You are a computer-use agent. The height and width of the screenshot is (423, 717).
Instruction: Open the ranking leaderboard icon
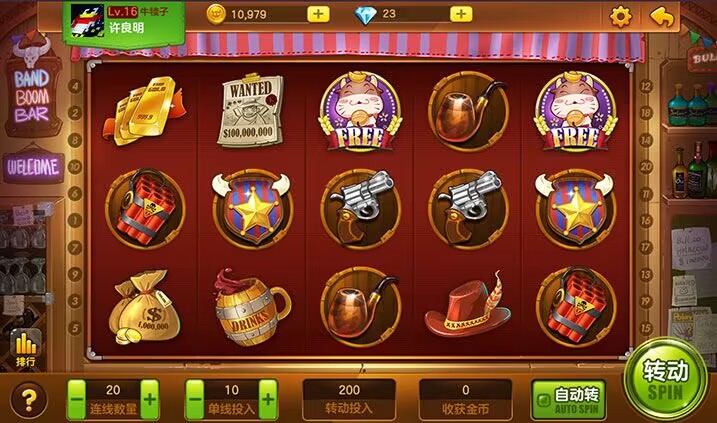27,350
